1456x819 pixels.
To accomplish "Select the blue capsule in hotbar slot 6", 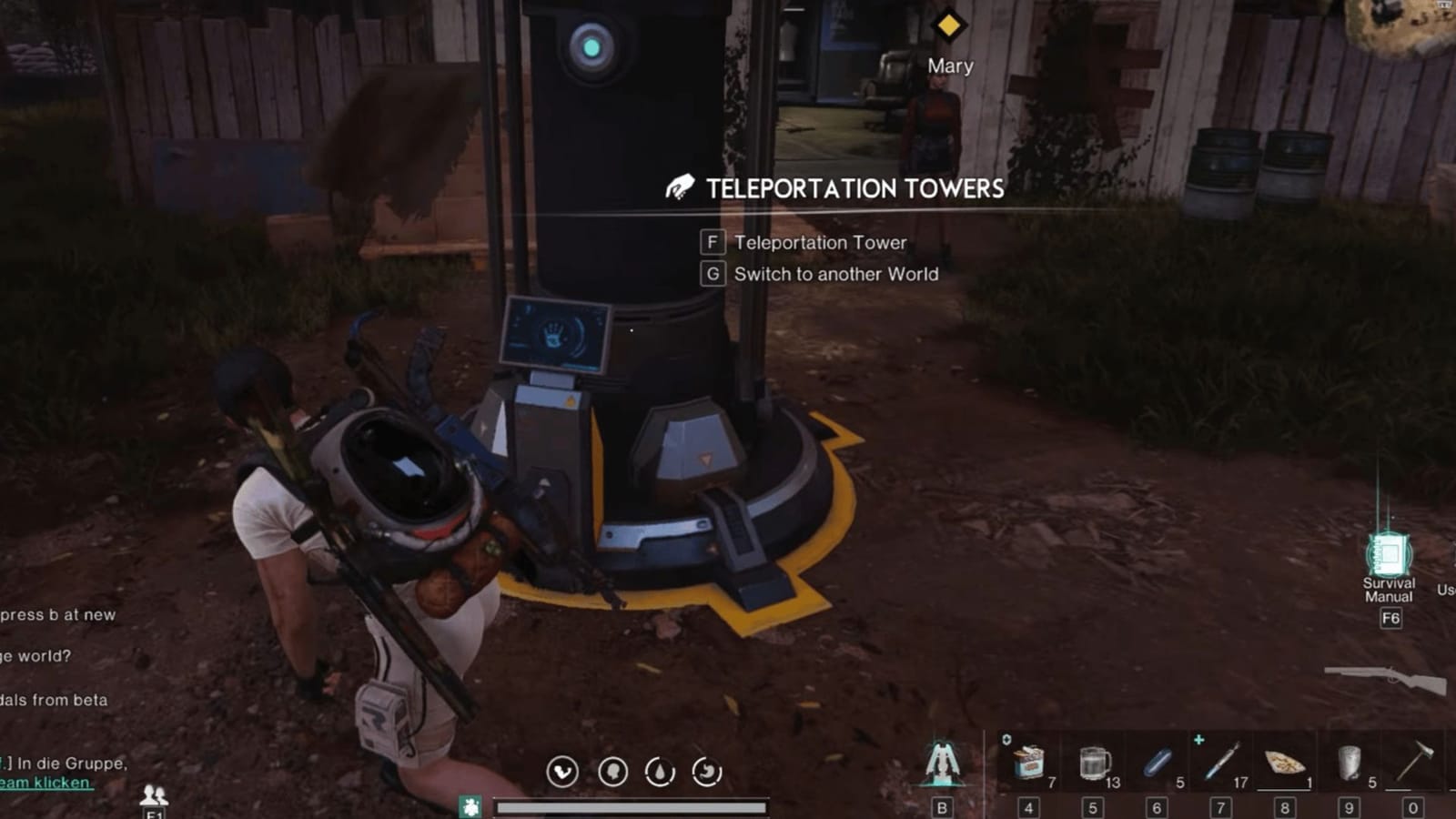I will tap(1156, 763).
